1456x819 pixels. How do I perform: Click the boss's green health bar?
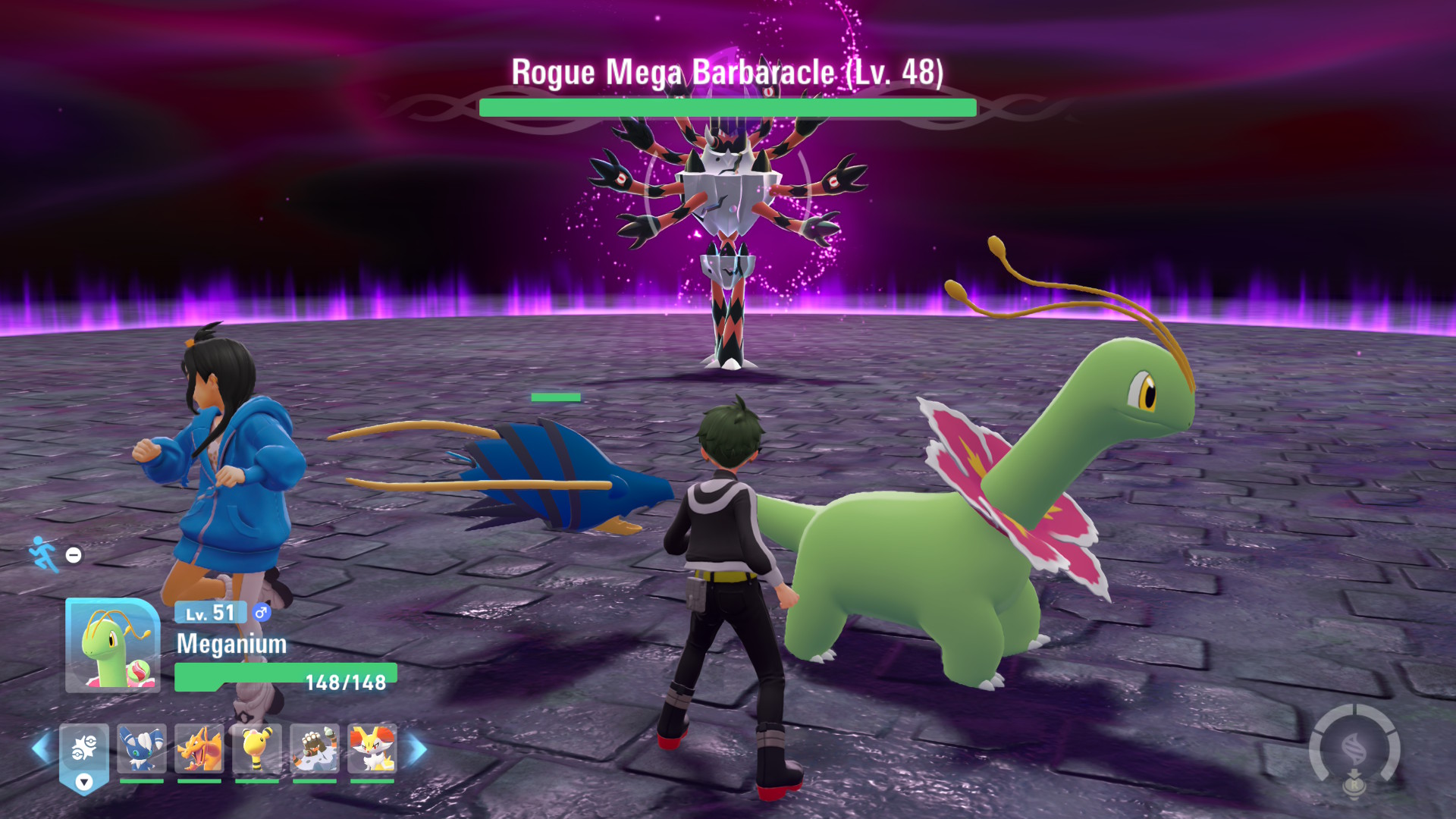[x=726, y=107]
